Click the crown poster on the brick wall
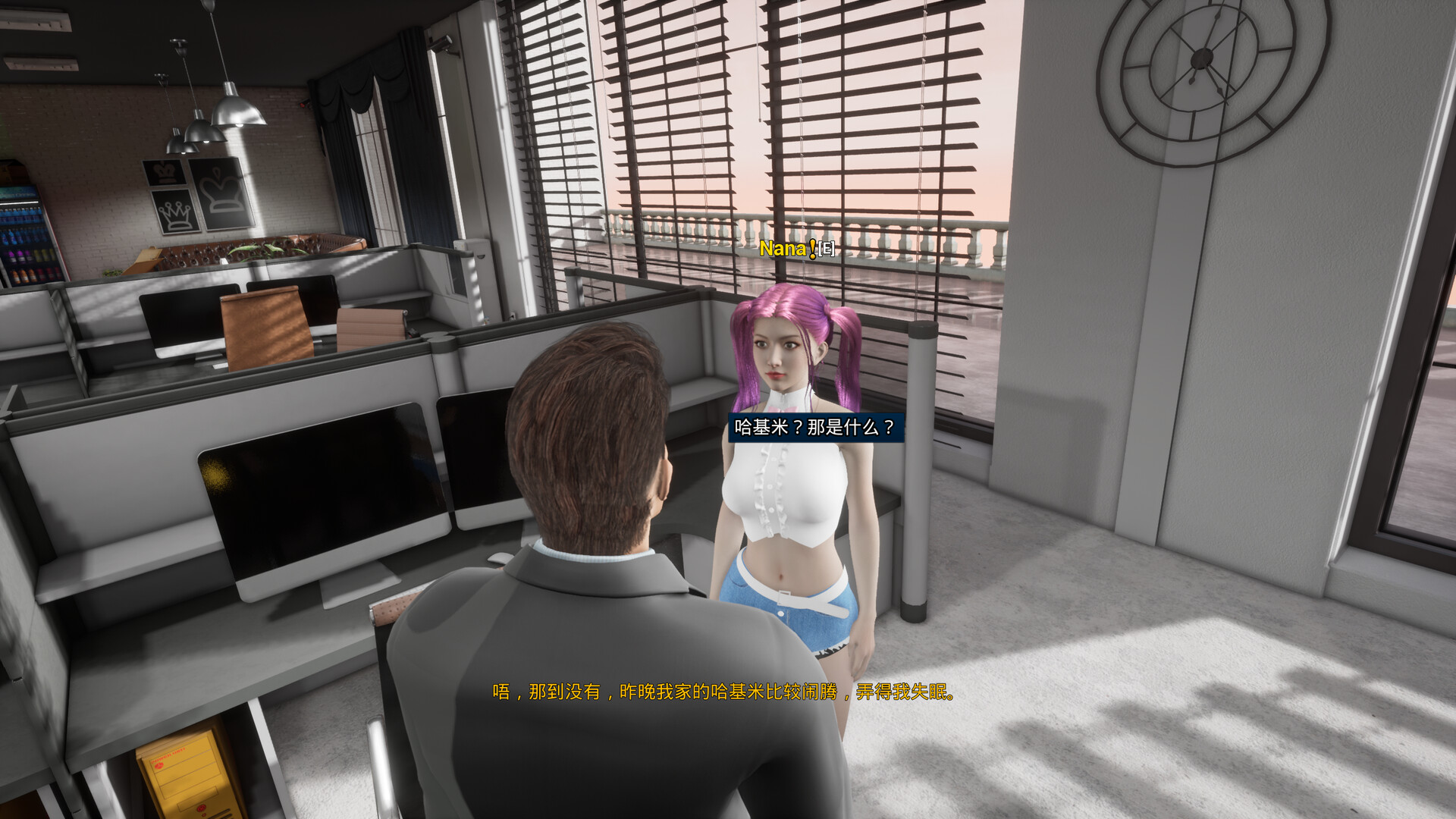Screen dimensions: 1456x819 pyautogui.click(x=174, y=215)
